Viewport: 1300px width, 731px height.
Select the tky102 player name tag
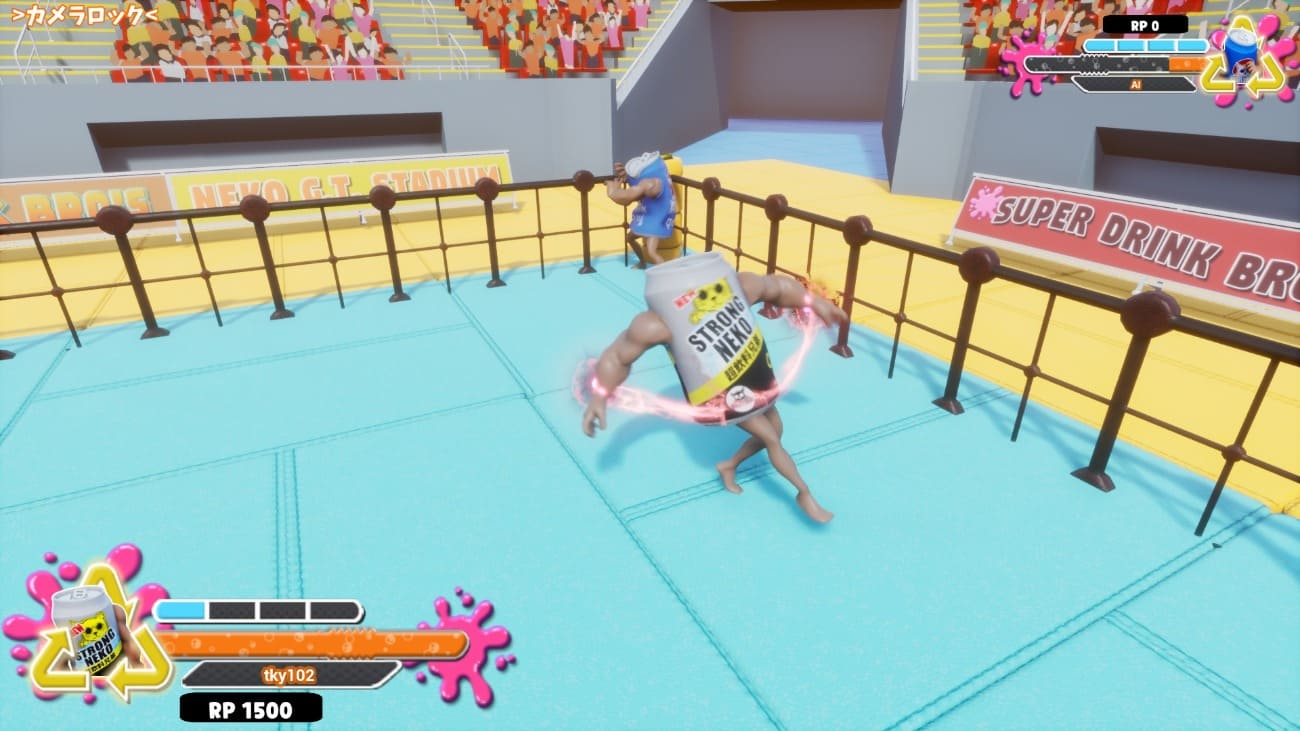288,675
